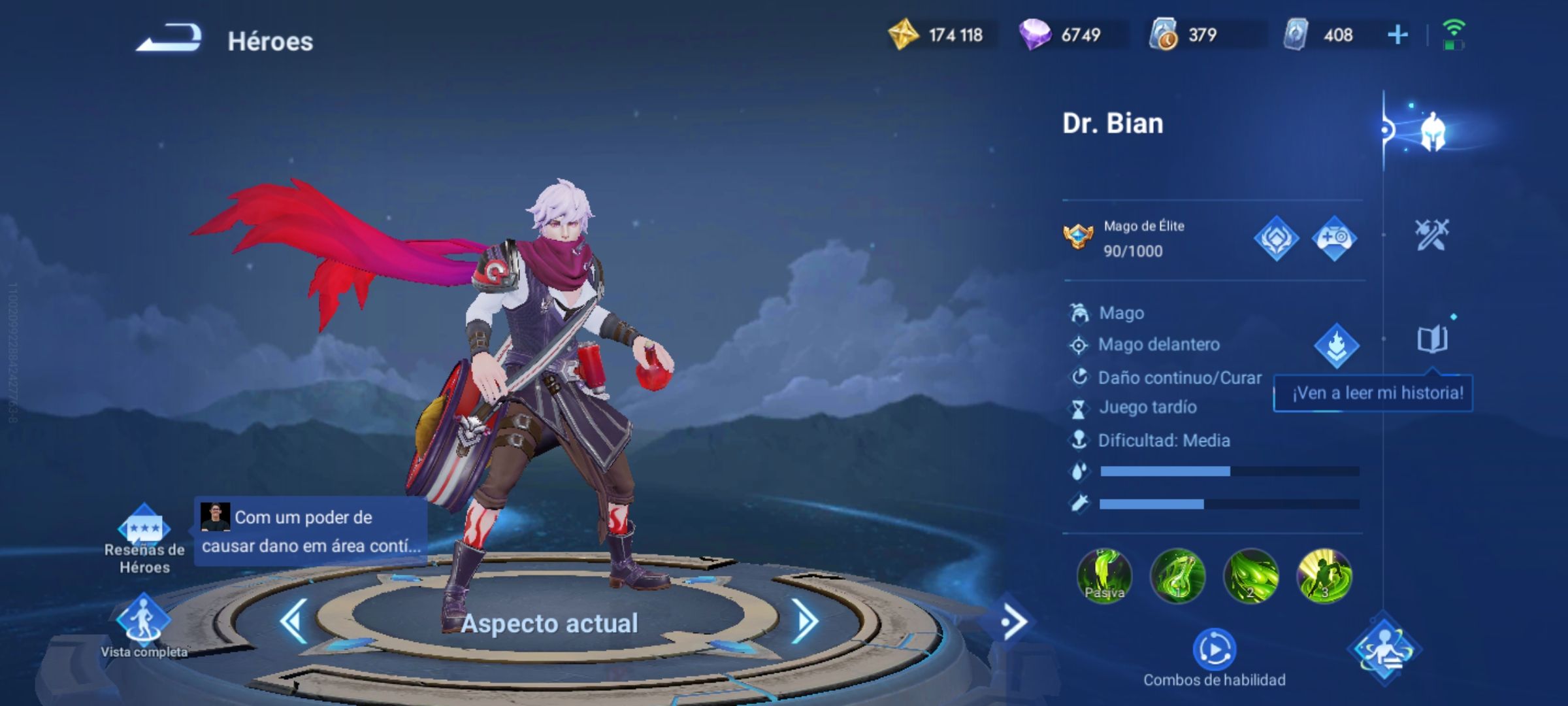Select the Pasiva skill icon

(1104, 576)
